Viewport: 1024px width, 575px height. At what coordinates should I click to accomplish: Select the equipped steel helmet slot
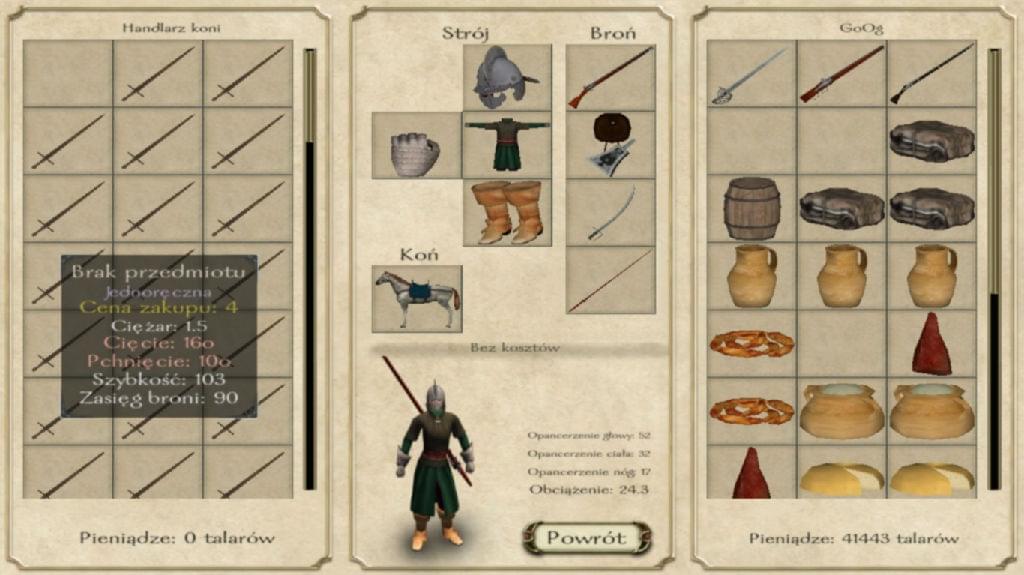pyautogui.click(x=506, y=77)
